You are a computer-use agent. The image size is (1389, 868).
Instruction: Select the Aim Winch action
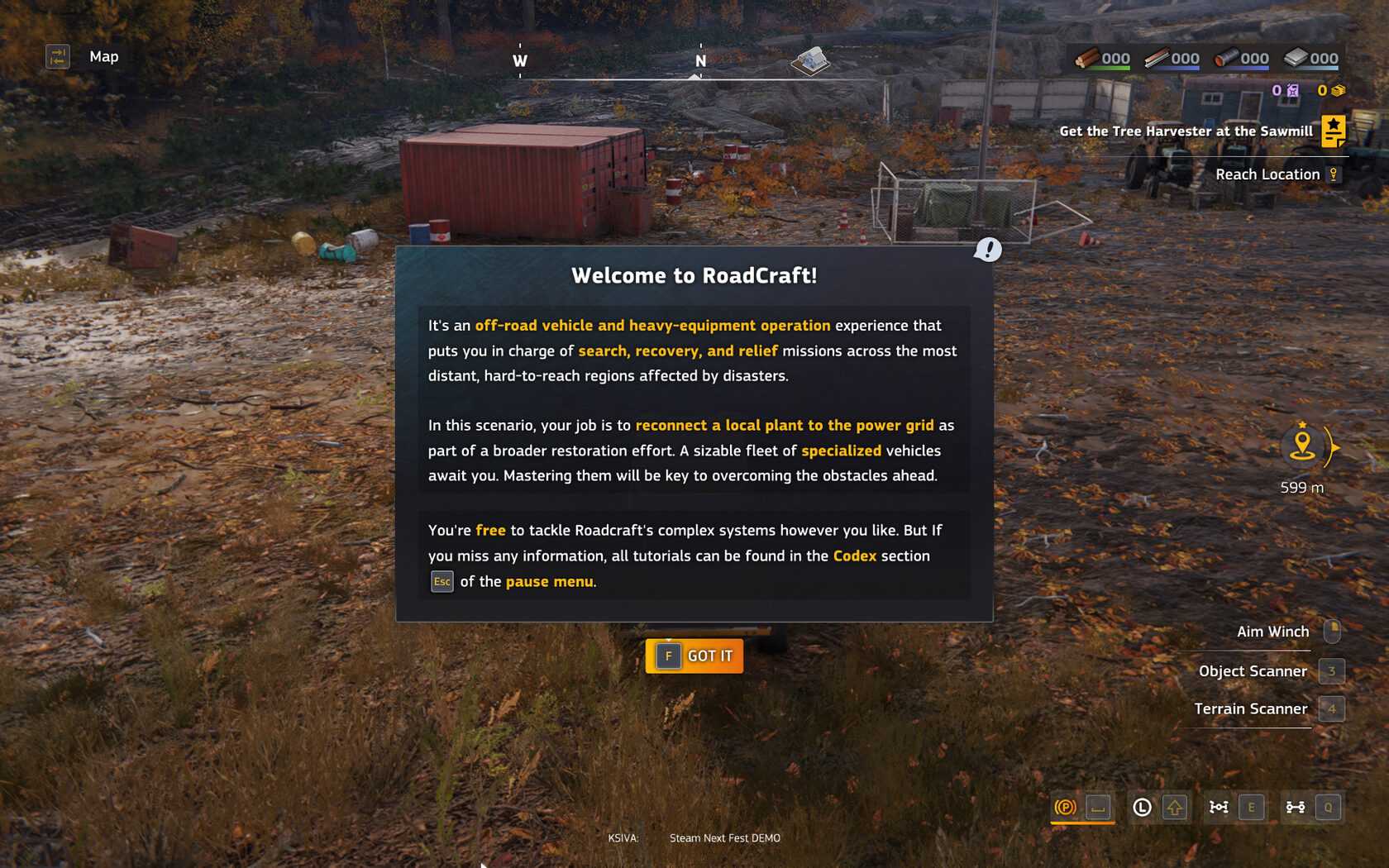pos(1272,632)
